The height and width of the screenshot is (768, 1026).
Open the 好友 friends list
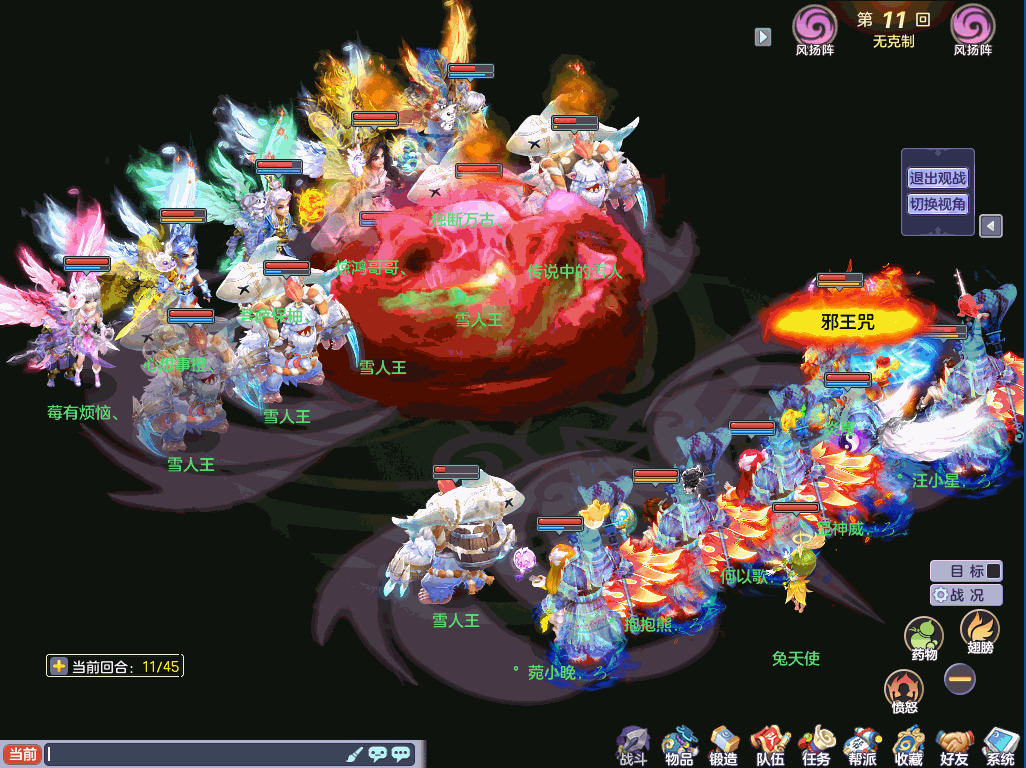coord(955,745)
